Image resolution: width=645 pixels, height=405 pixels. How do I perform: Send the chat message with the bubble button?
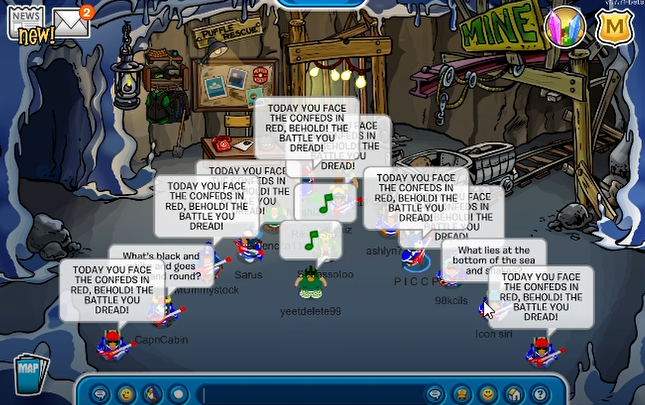pos(435,392)
